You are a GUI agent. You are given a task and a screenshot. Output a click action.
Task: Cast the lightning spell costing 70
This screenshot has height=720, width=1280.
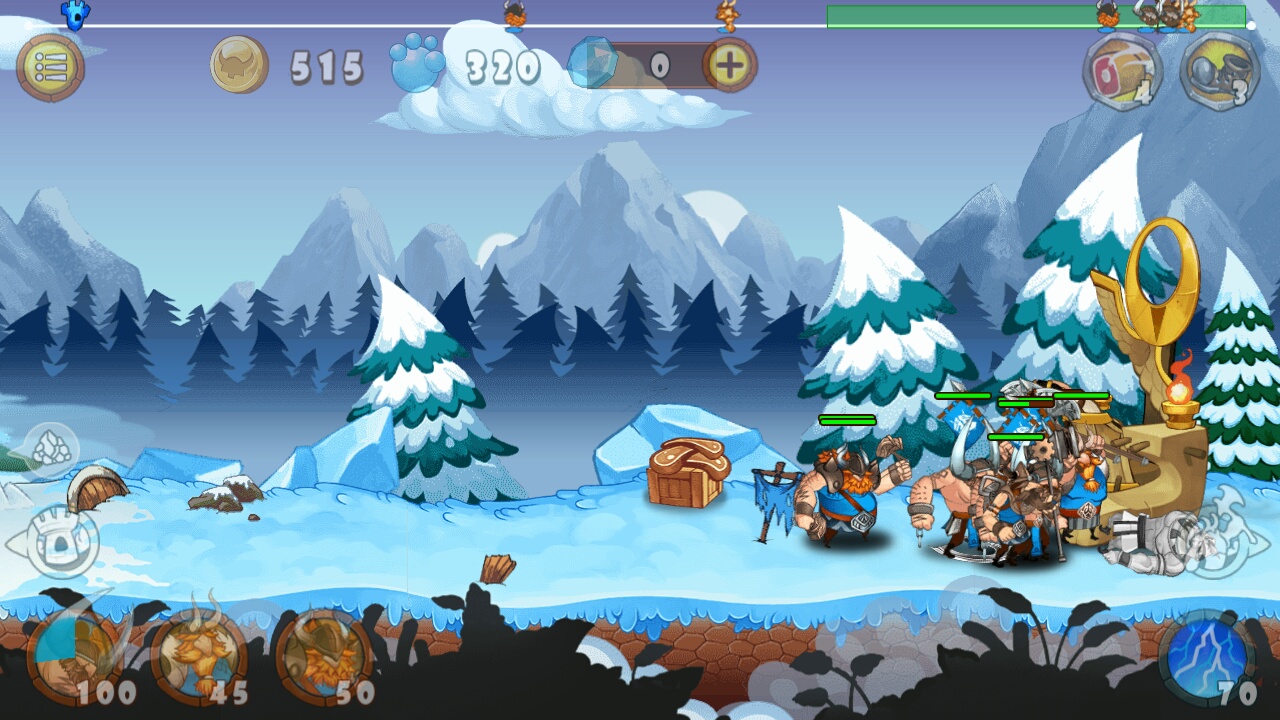[x=1208, y=657]
